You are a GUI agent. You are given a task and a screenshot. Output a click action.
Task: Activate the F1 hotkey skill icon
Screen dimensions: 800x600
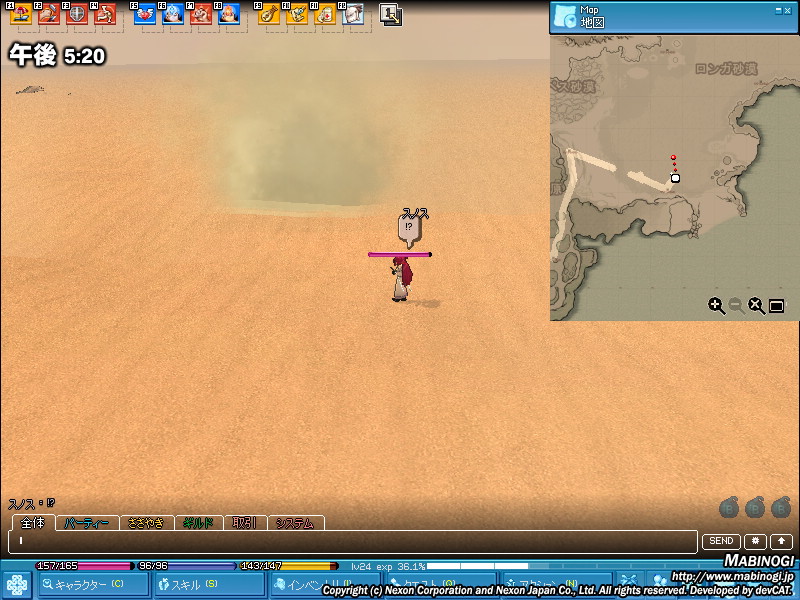(x=20, y=14)
